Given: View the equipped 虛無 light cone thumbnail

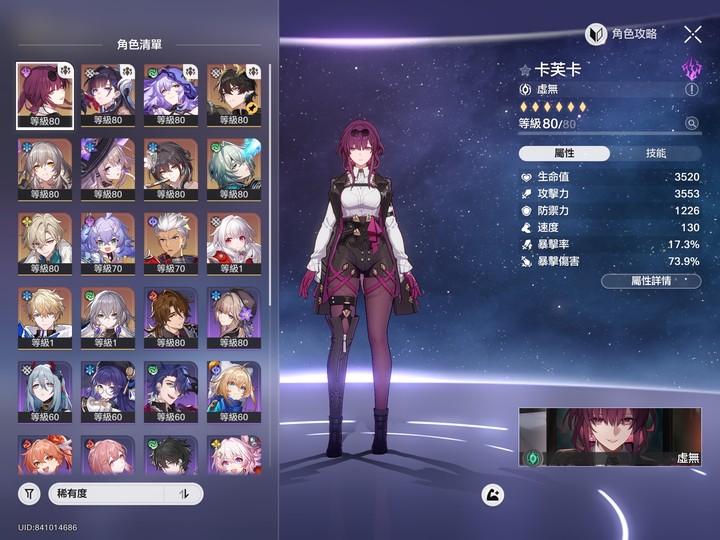Looking at the screenshot, I should [x=610, y=437].
